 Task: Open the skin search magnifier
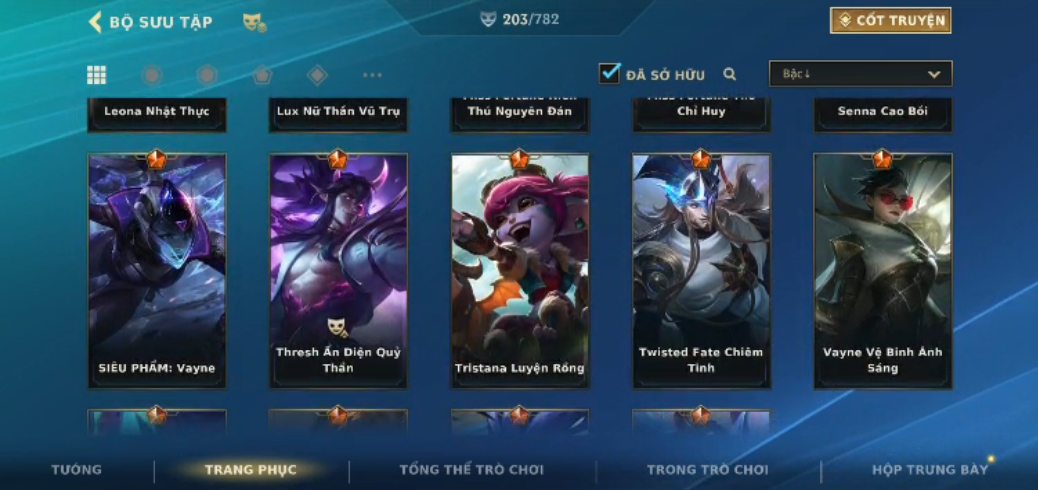click(x=730, y=74)
